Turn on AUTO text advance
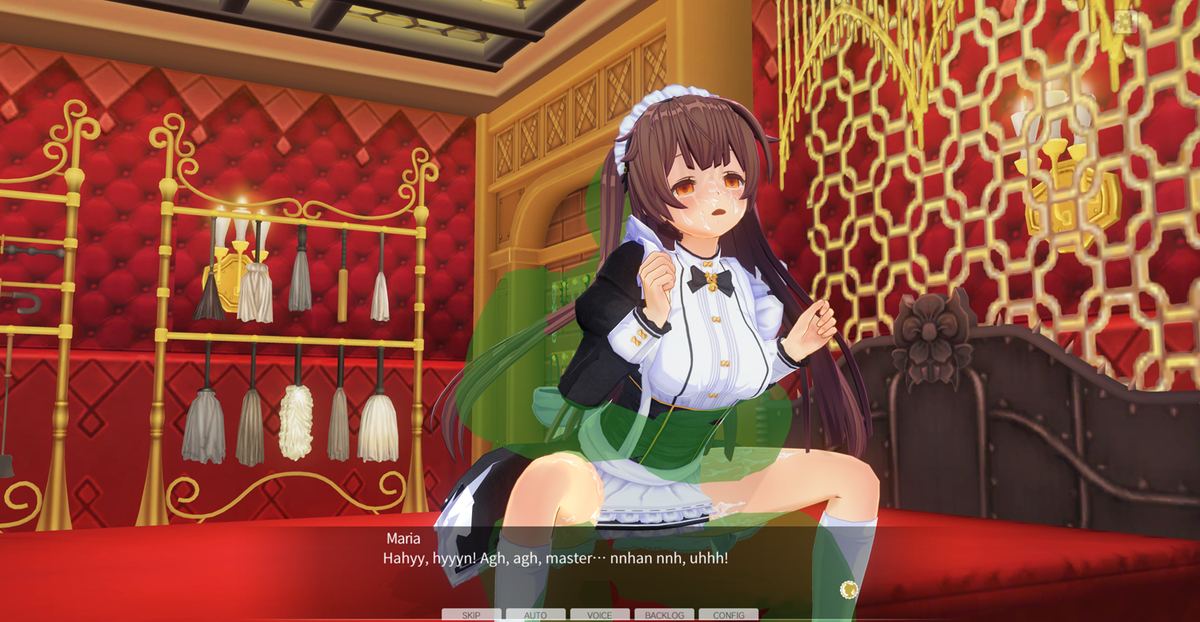Screen dimensions: 1200x622 [535, 615]
